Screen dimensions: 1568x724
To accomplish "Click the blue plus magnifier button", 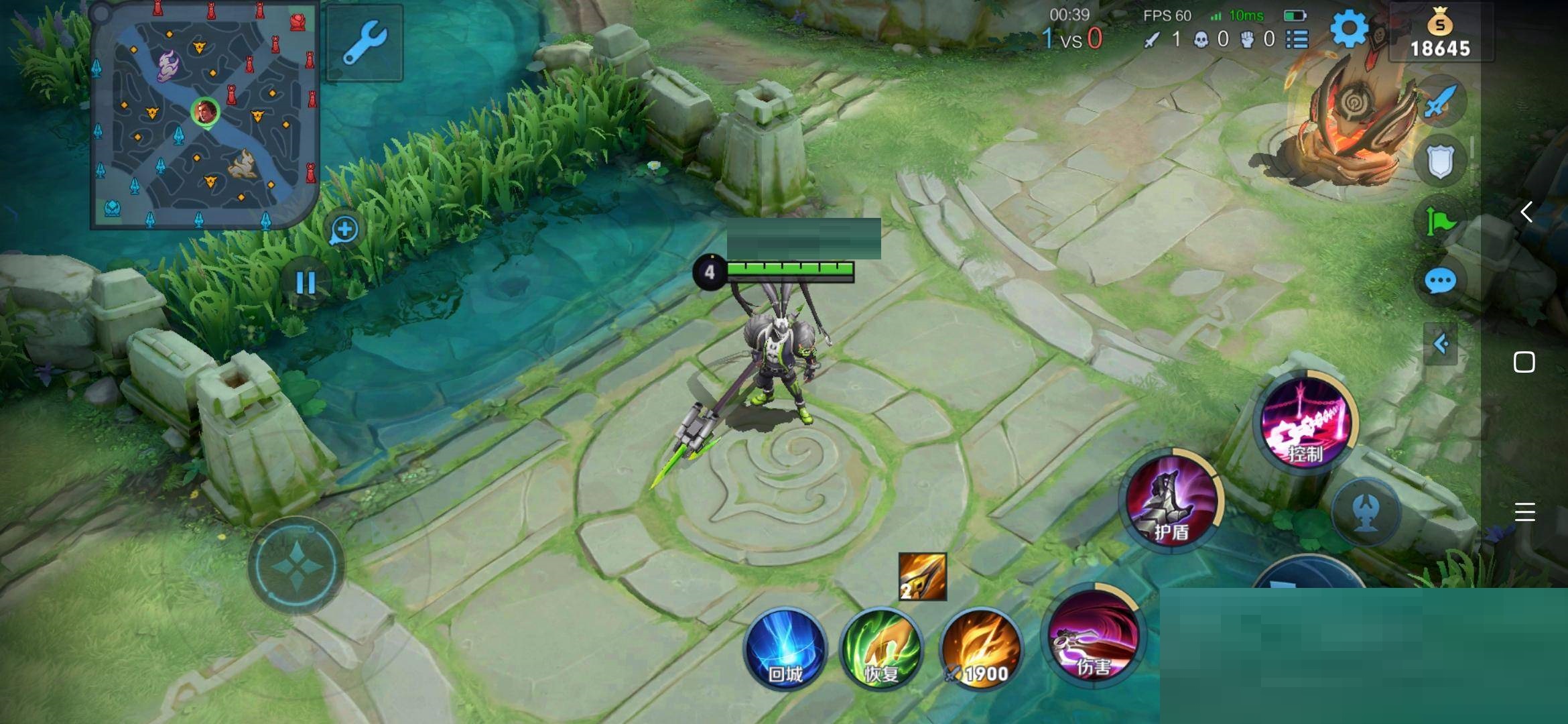I will click(x=344, y=230).
